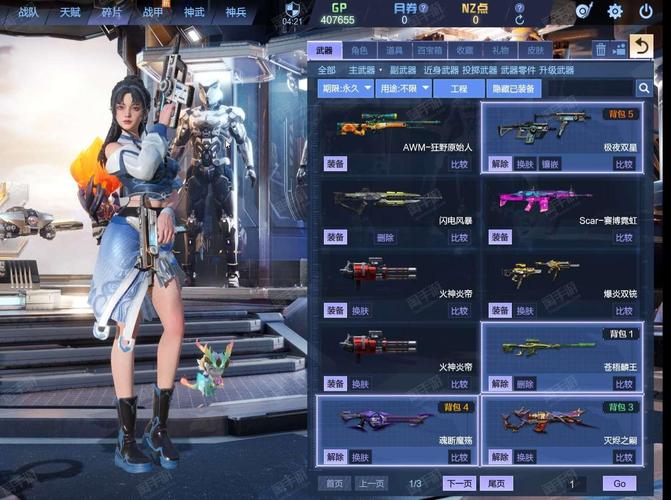Equip the AWM-狂野原始人 sniper rifle

(x=336, y=164)
